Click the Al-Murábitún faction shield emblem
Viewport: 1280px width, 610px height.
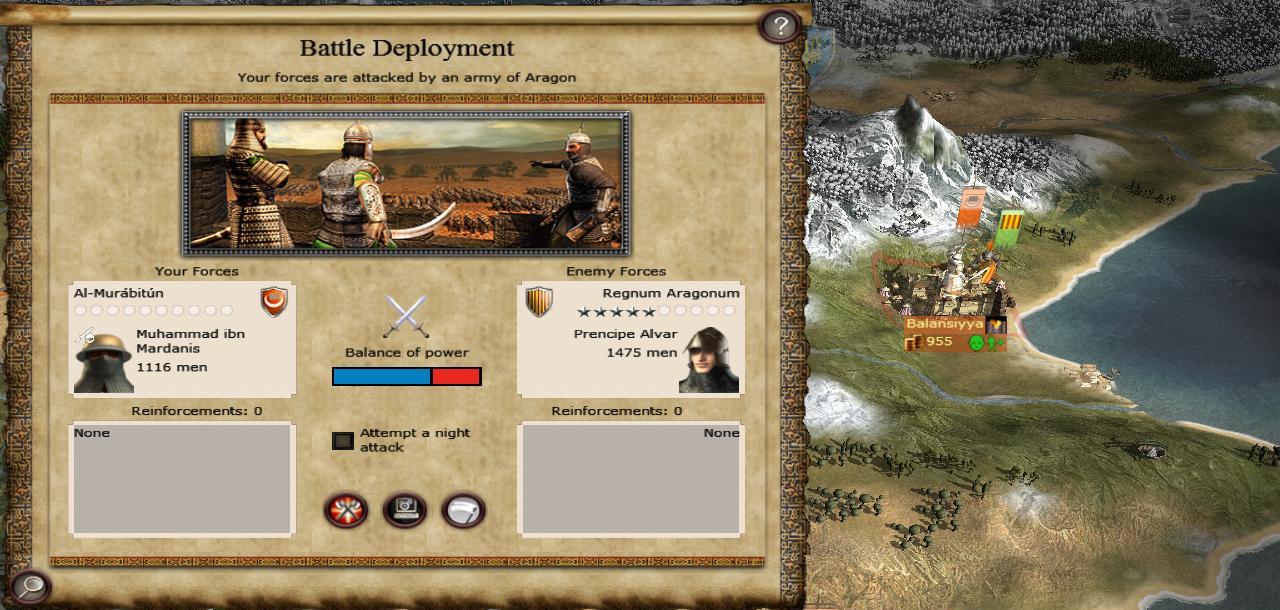273,301
